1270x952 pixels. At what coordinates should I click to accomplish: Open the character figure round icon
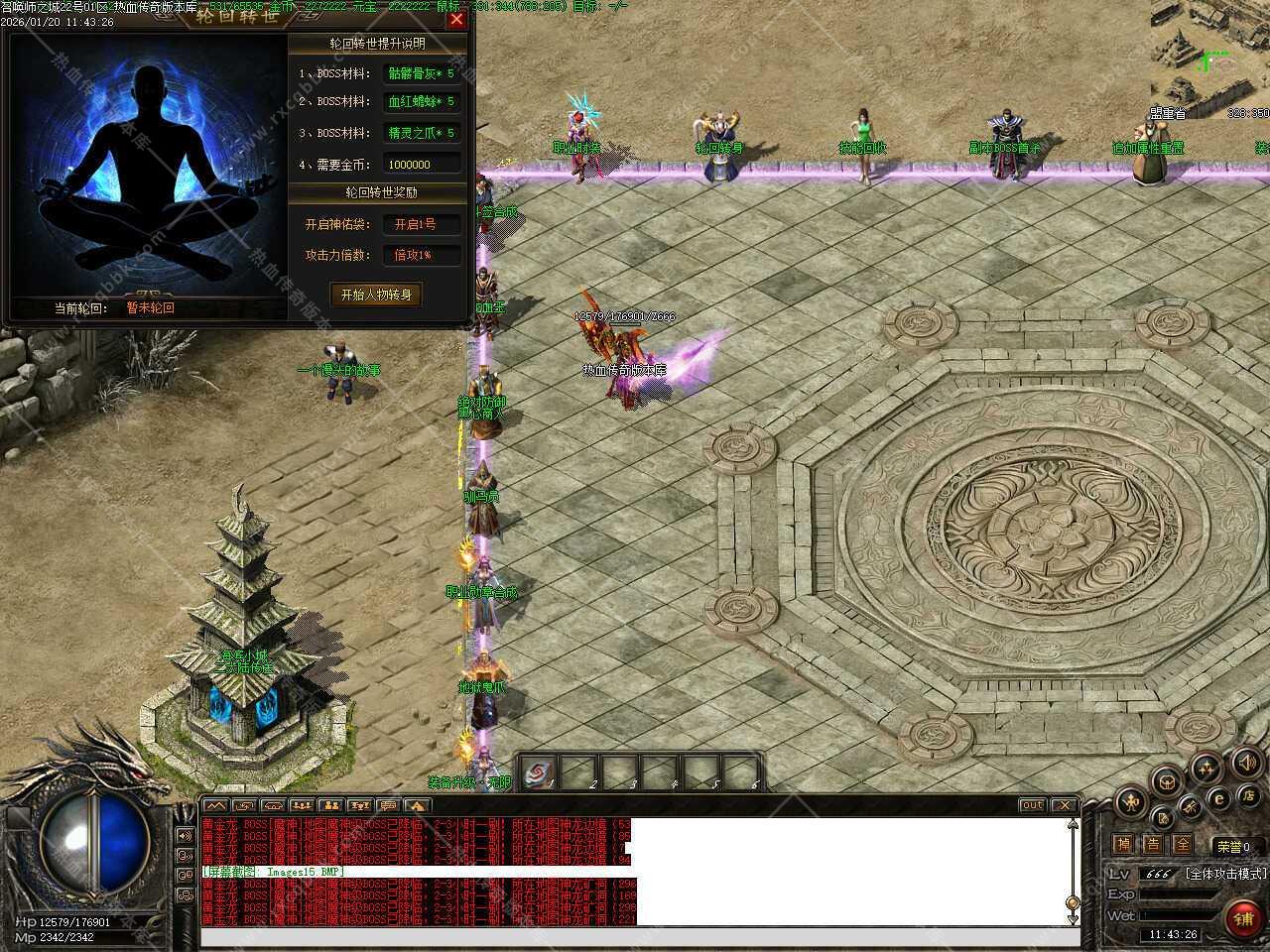pos(1131,801)
